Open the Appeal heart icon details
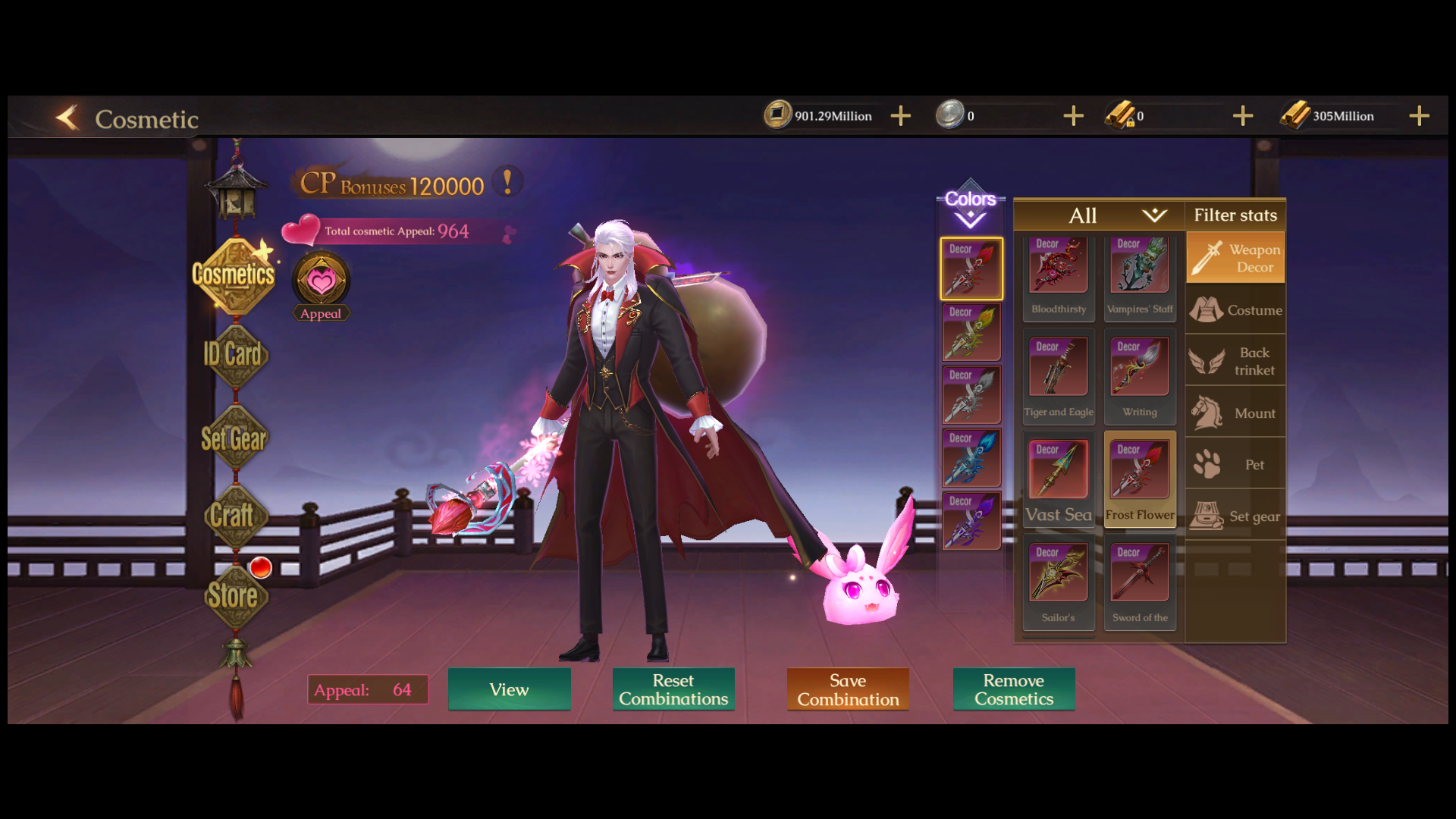Viewport: 1456px width, 819px height. tap(321, 281)
